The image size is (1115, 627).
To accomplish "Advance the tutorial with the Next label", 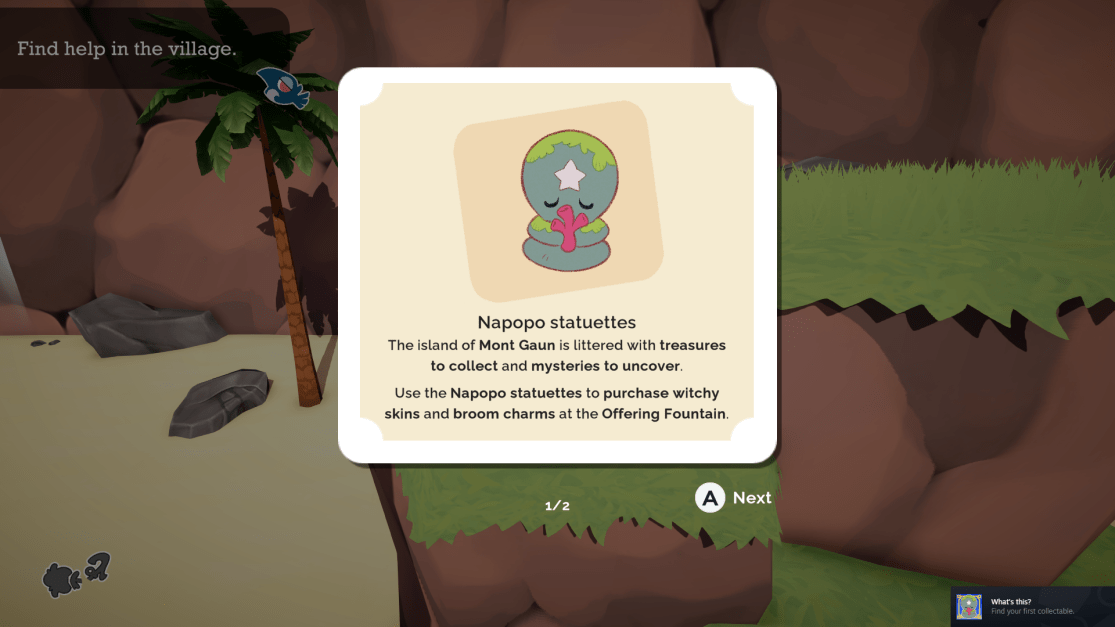I will click(751, 498).
